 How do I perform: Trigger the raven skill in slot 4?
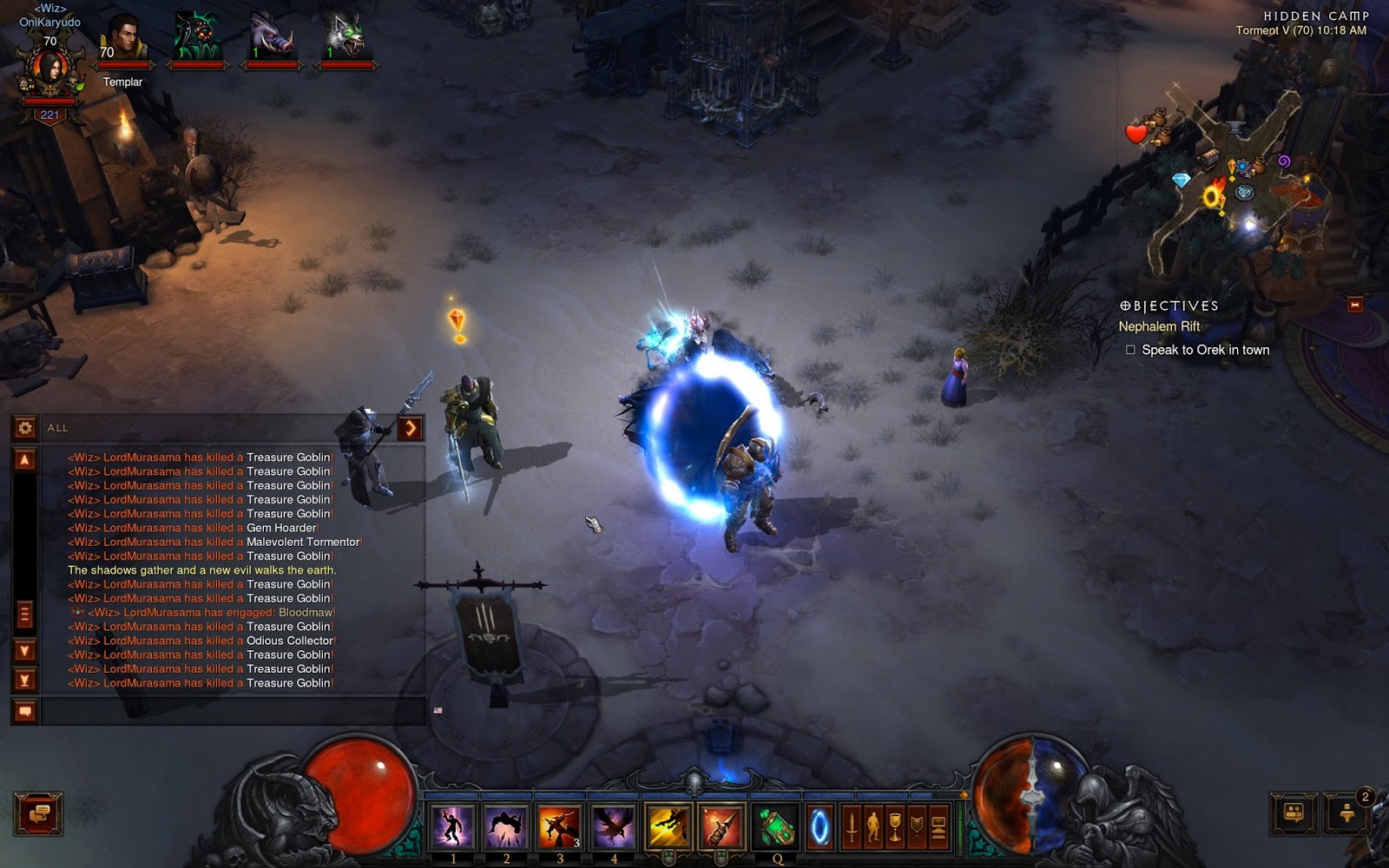[x=614, y=825]
